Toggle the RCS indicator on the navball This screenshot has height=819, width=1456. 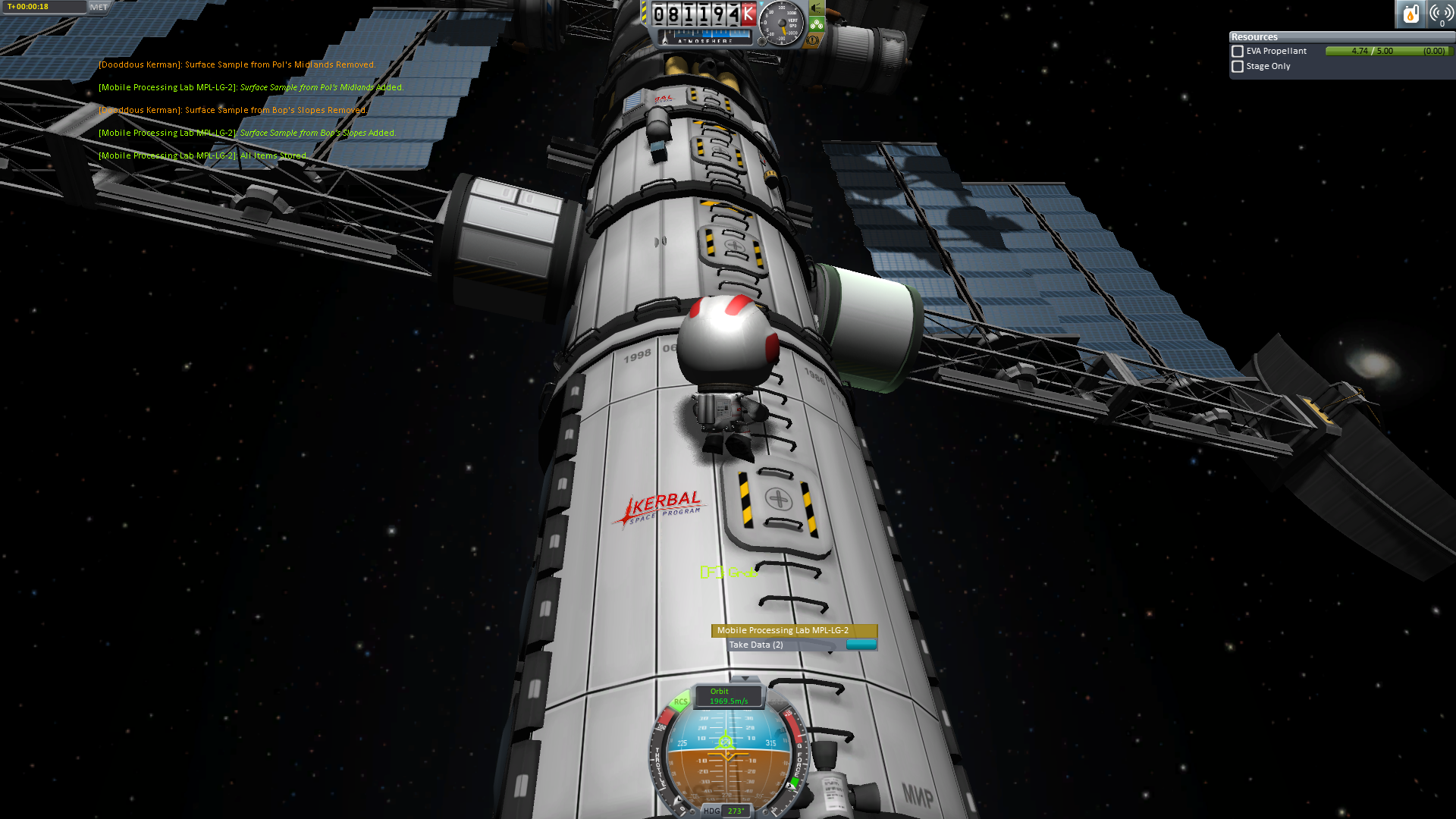click(x=680, y=701)
